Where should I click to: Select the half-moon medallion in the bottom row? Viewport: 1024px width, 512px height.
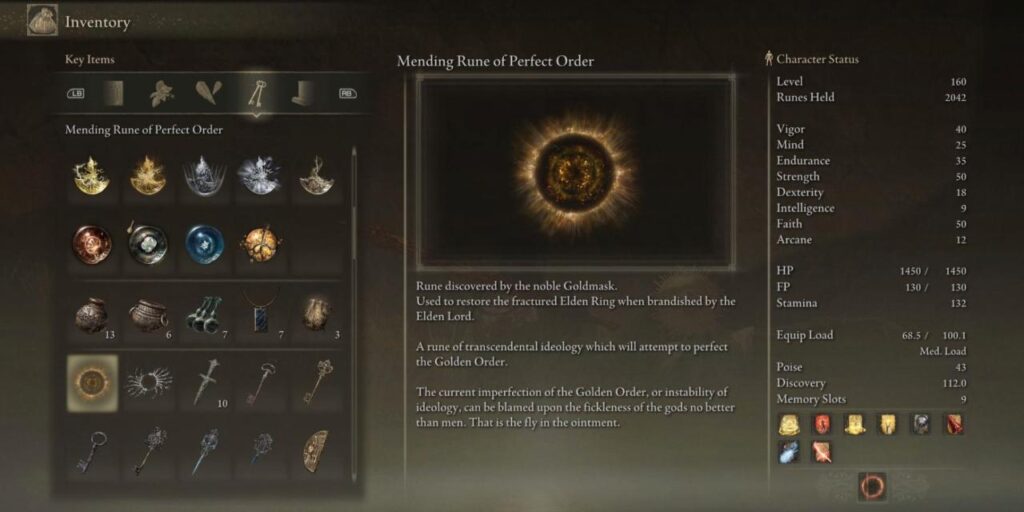click(x=316, y=451)
